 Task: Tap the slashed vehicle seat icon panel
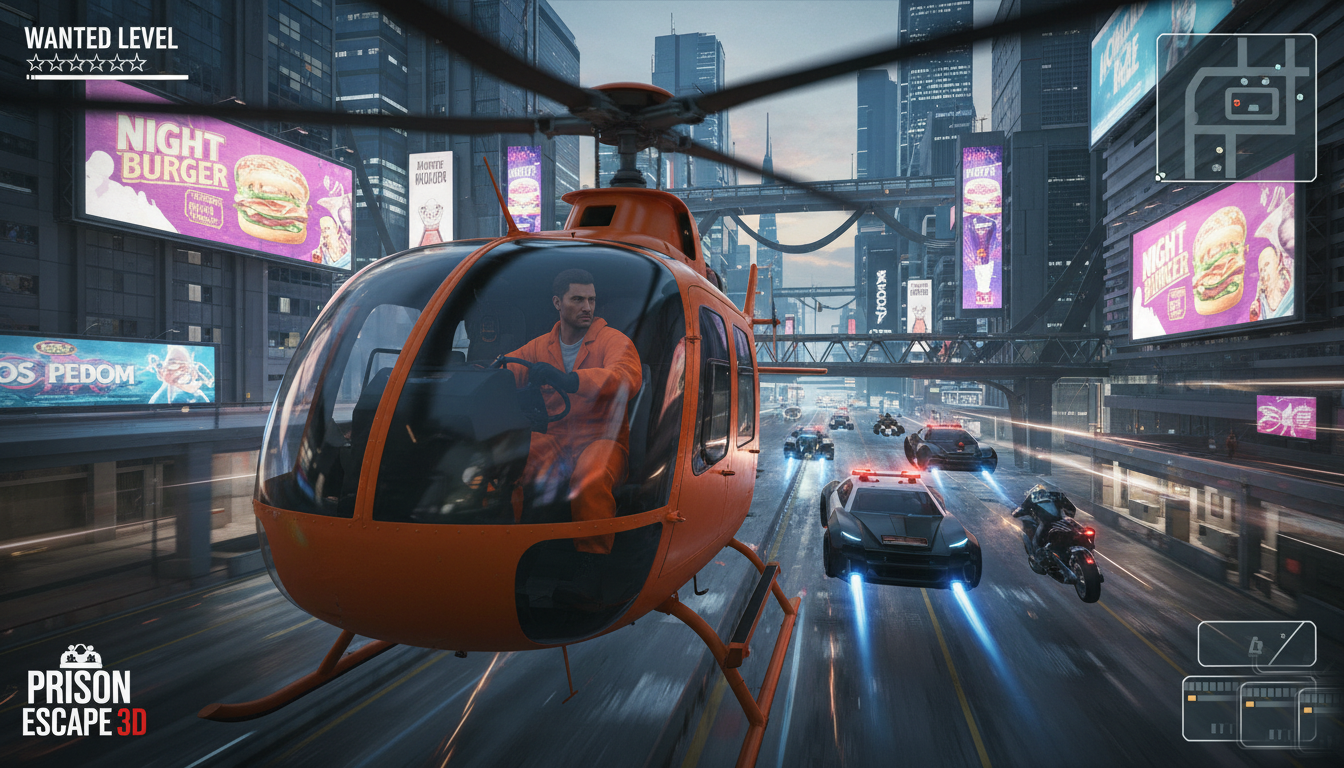(1256, 644)
